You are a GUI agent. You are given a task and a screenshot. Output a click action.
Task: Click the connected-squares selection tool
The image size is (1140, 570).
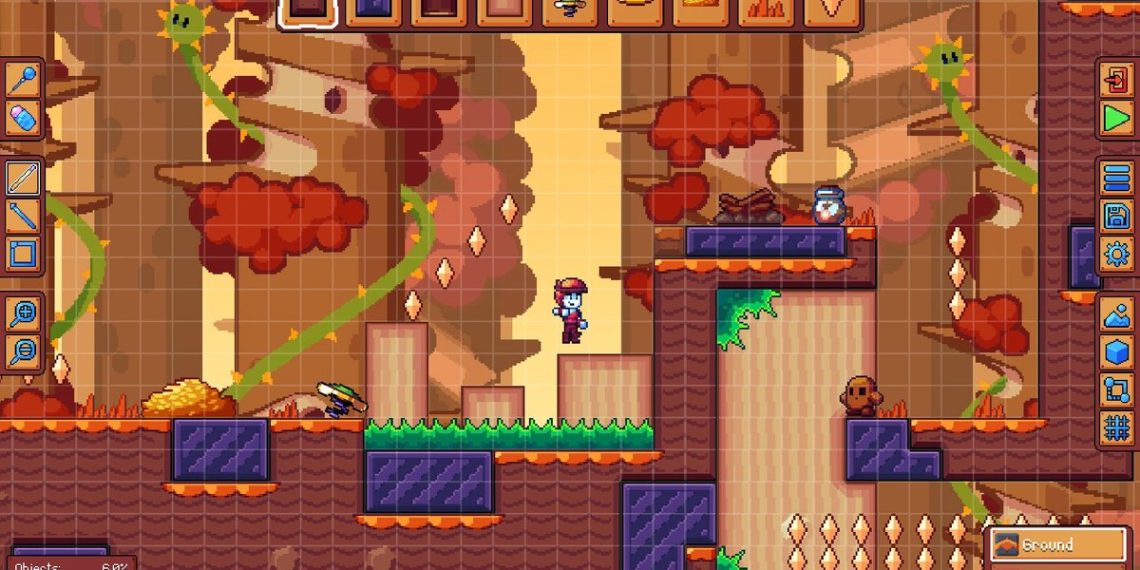pyautogui.click(x=1116, y=390)
